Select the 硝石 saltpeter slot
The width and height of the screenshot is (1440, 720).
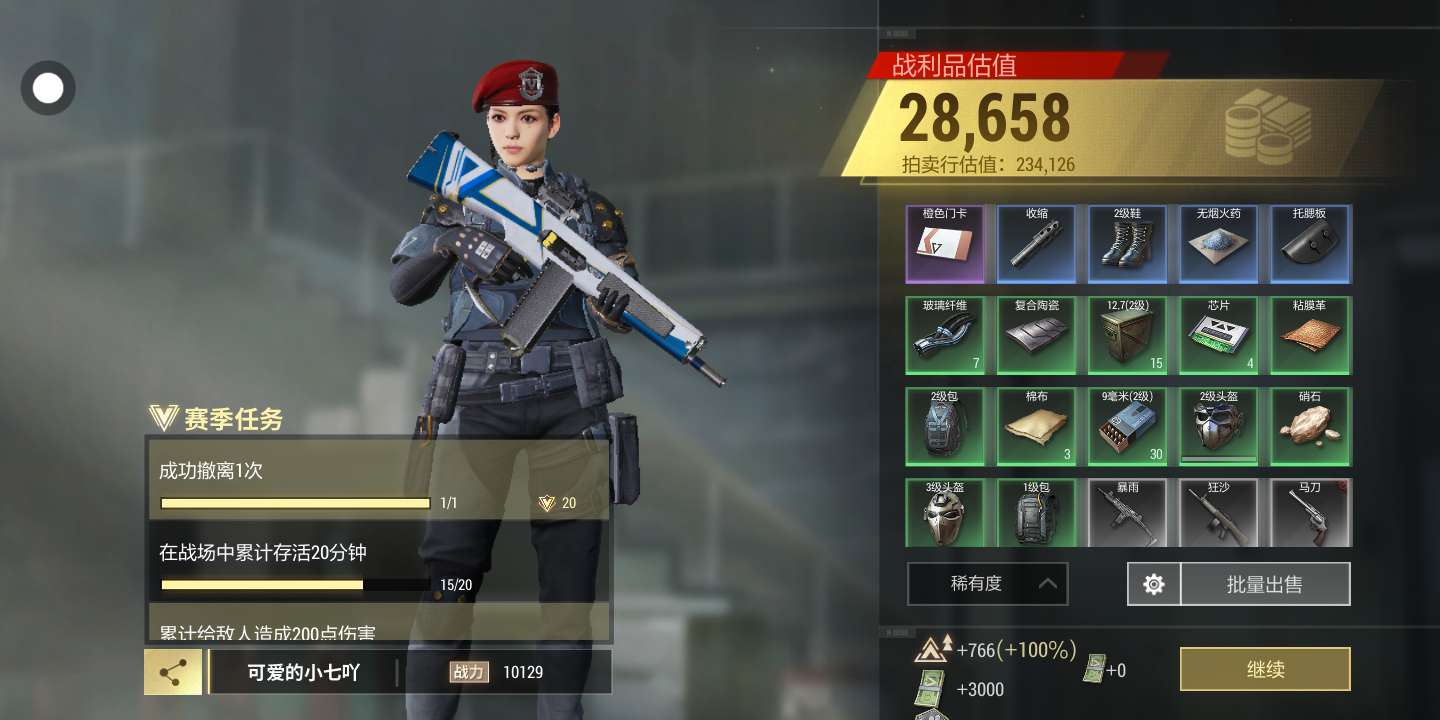tap(1310, 426)
